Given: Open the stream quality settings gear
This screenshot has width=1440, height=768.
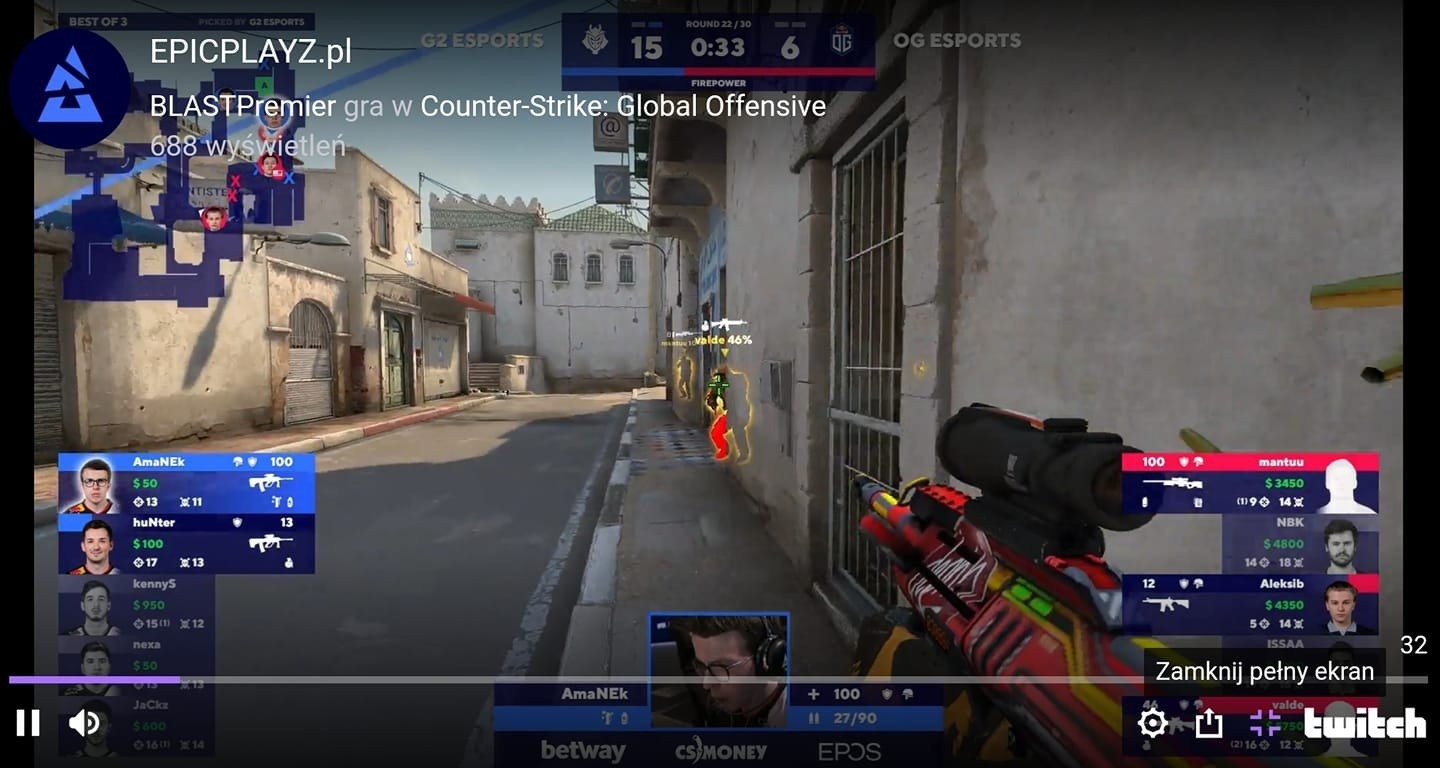Looking at the screenshot, I should point(1154,721).
